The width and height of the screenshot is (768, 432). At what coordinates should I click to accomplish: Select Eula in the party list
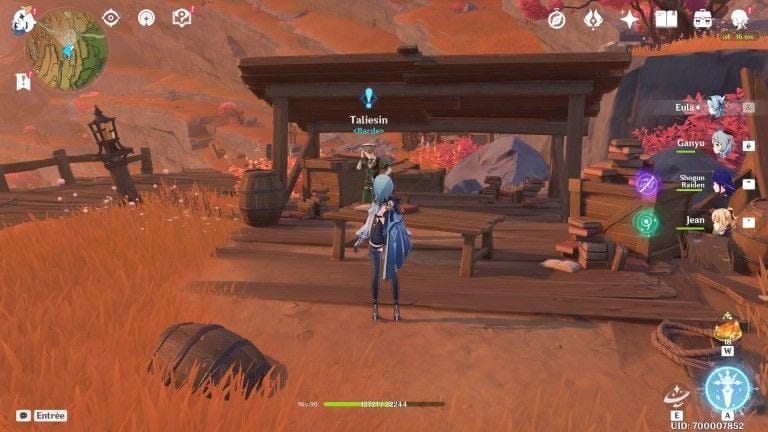click(714, 107)
